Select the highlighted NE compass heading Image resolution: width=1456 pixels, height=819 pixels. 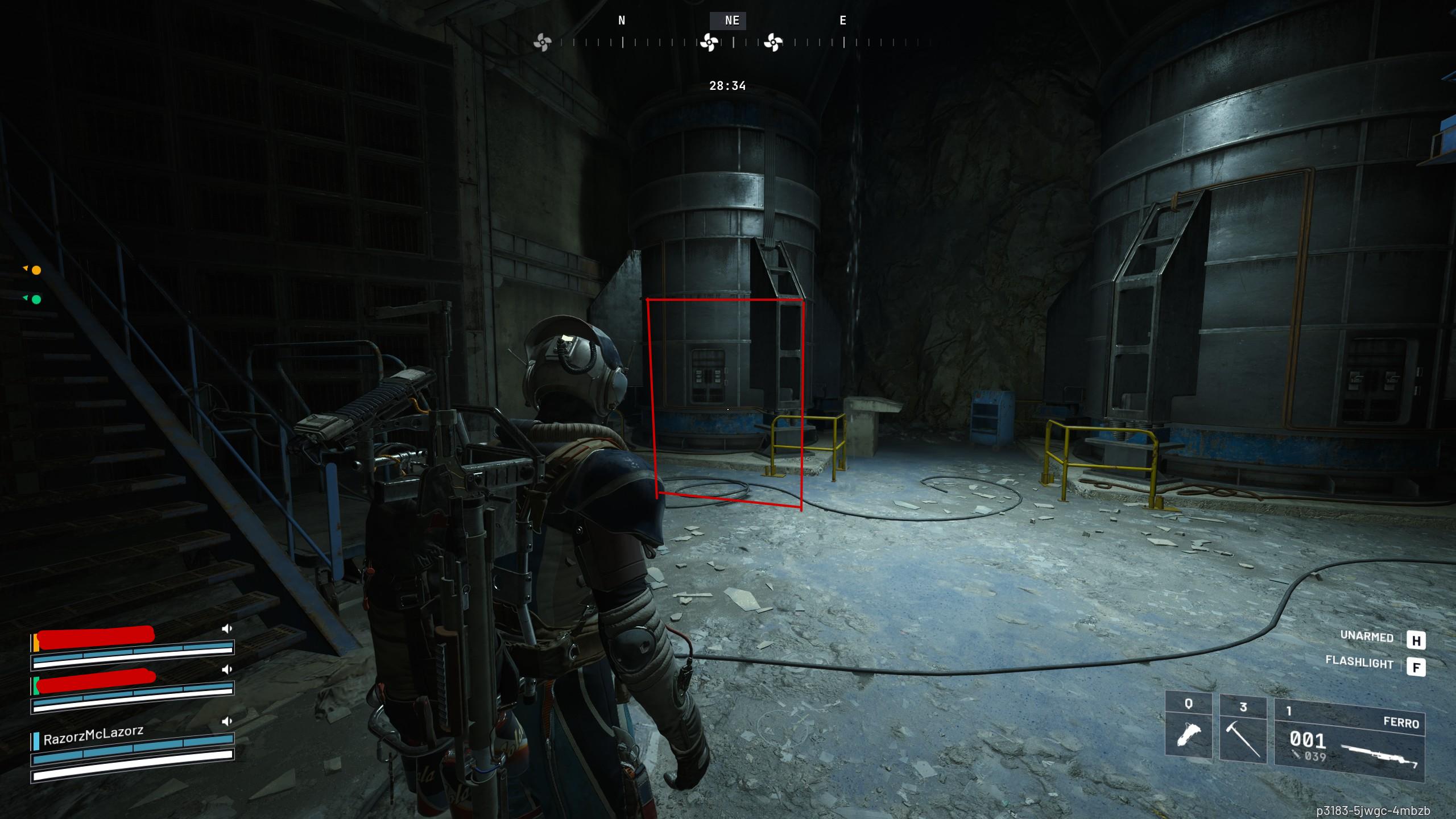(731, 21)
